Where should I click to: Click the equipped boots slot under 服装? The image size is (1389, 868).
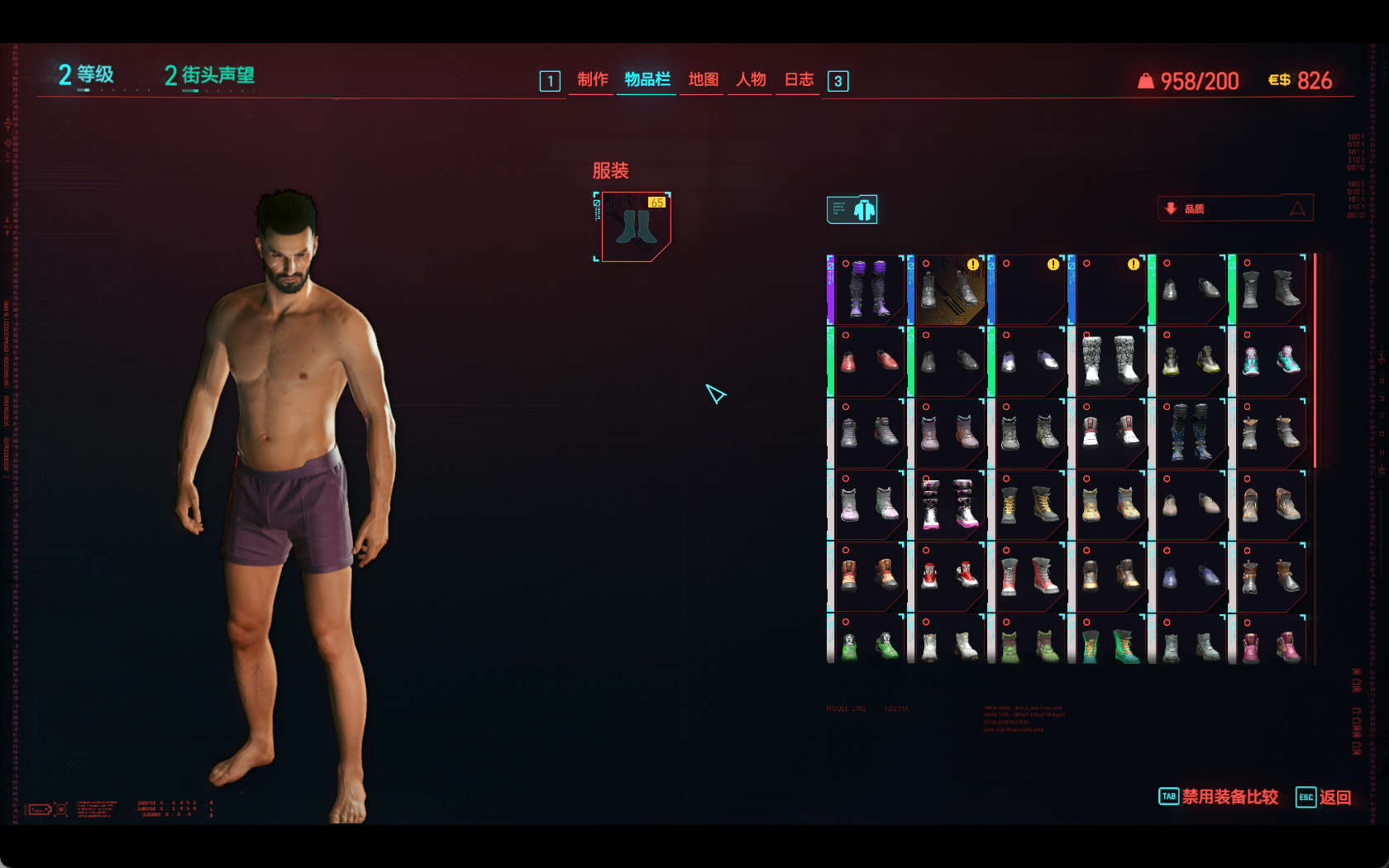pyautogui.click(x=635, y=227)
